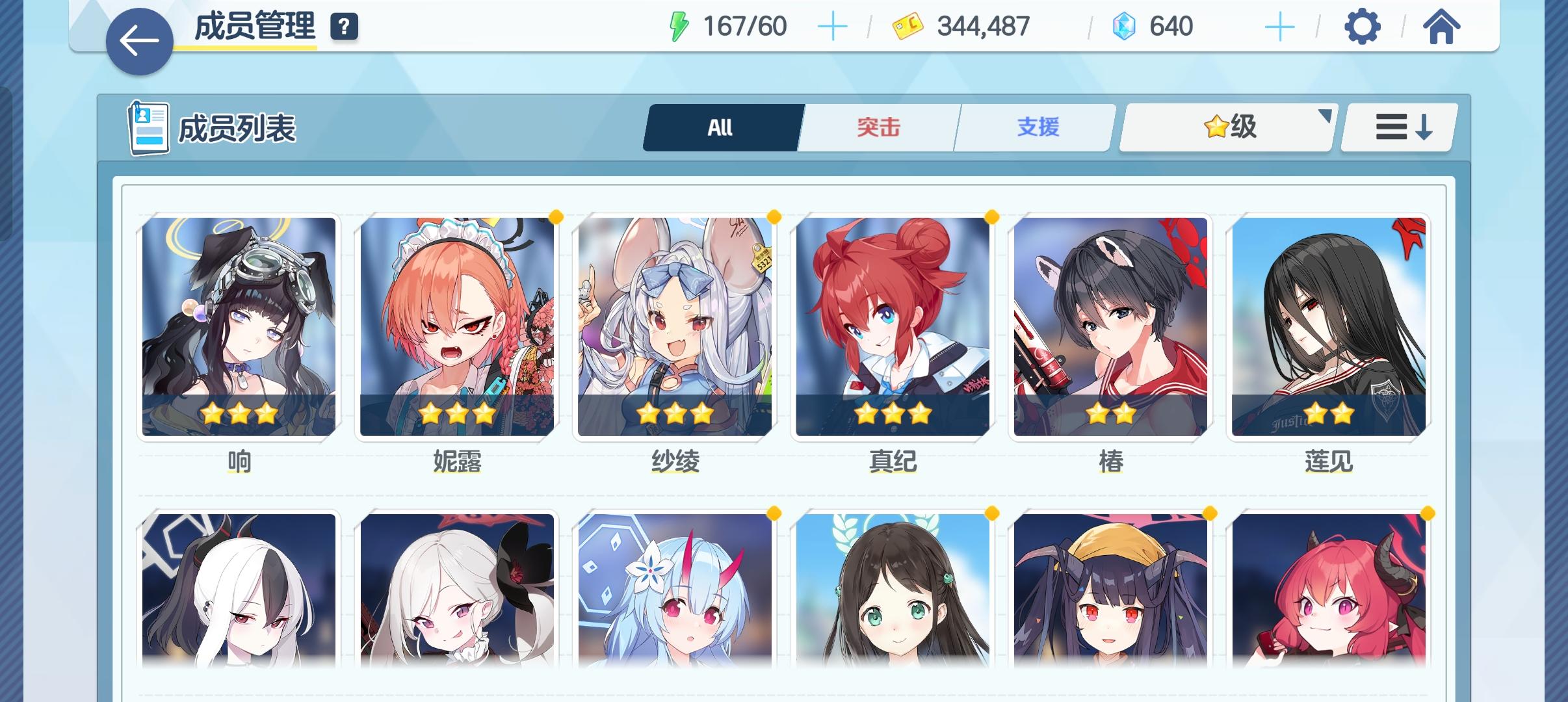Open the game settings gear
The width and height of the screenshot is (1568, 702).
click(1363, 26)
